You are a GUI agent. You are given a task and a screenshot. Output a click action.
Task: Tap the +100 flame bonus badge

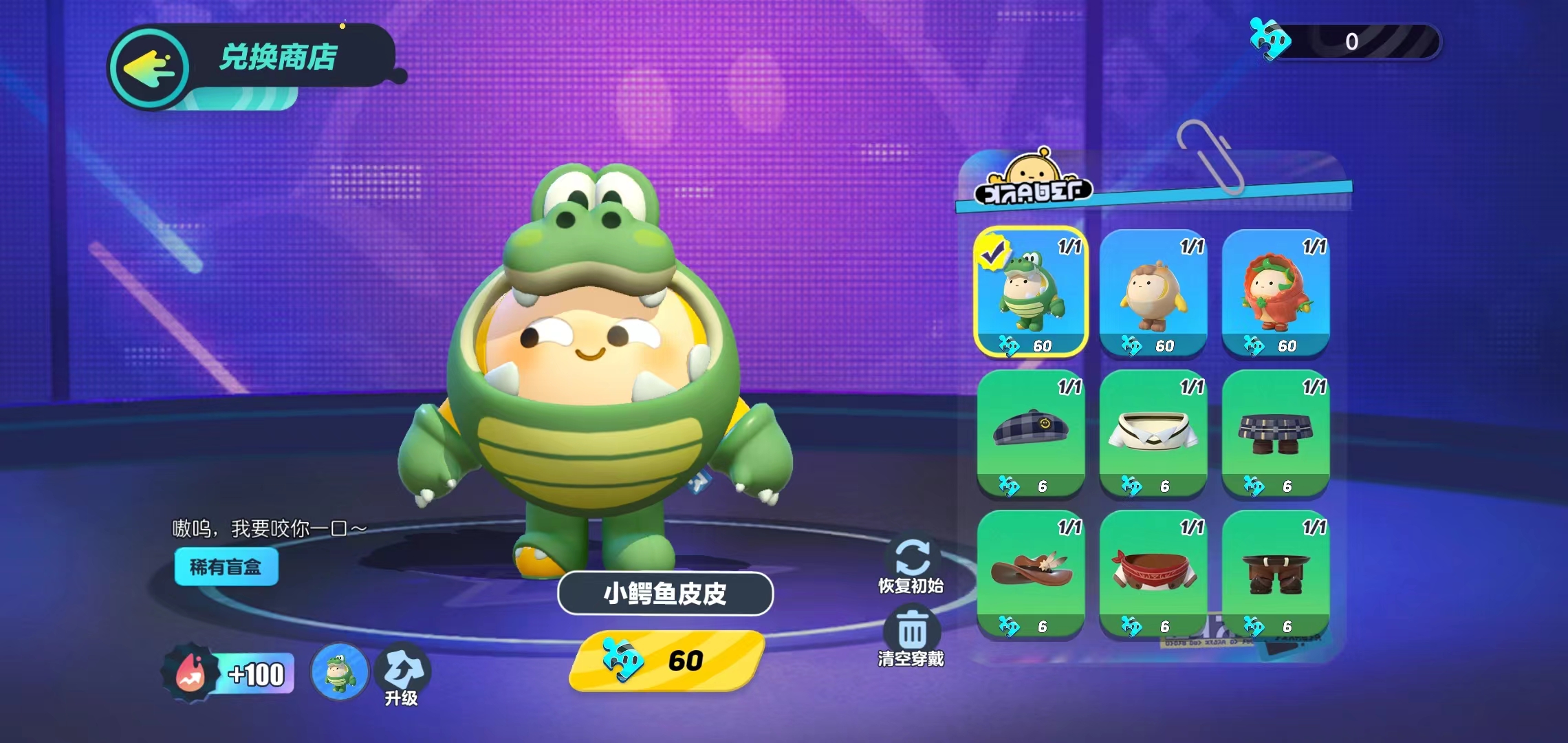[228, 674]
